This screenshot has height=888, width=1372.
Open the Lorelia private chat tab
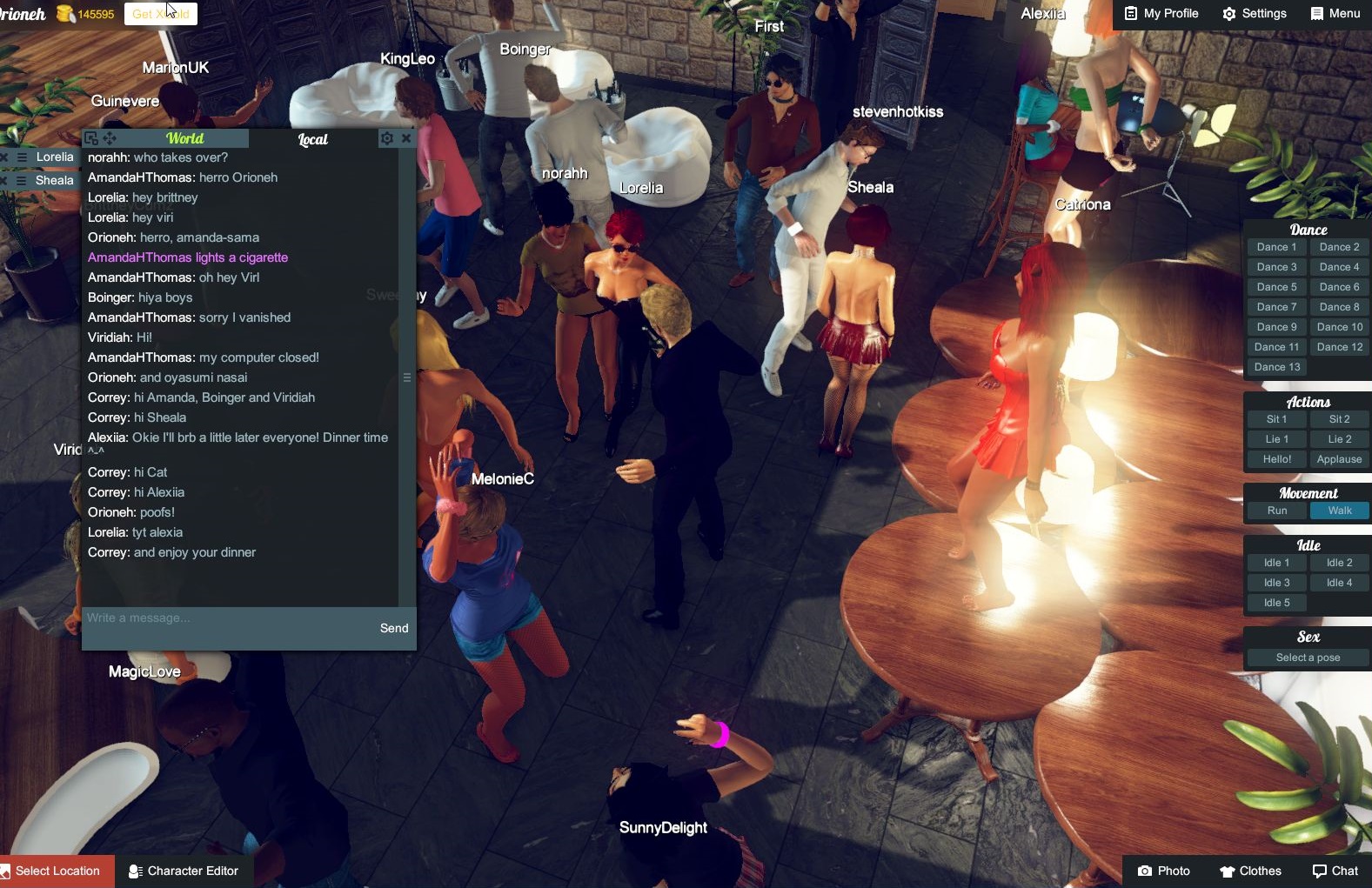pyautogui.click(x=55, y=157)
